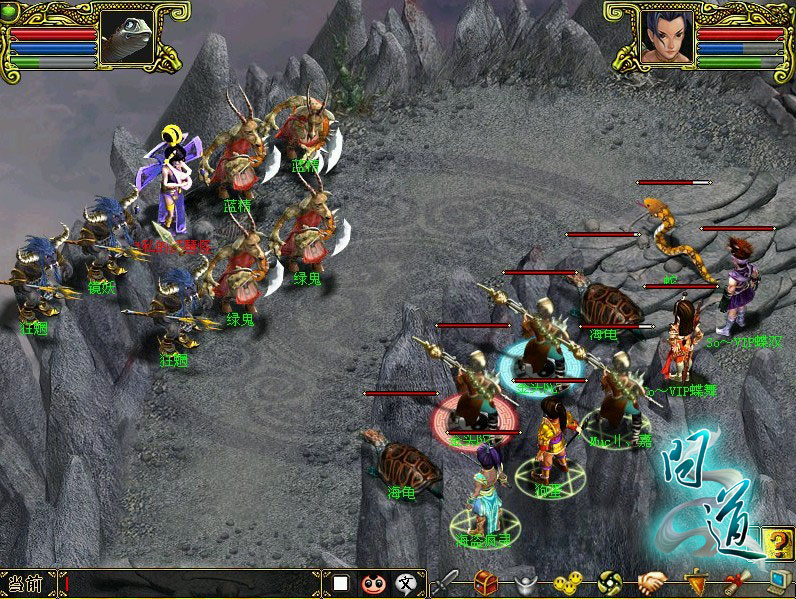Toggle the white square chat button
This screenshot has width=796, height=599.
(341, 583)
